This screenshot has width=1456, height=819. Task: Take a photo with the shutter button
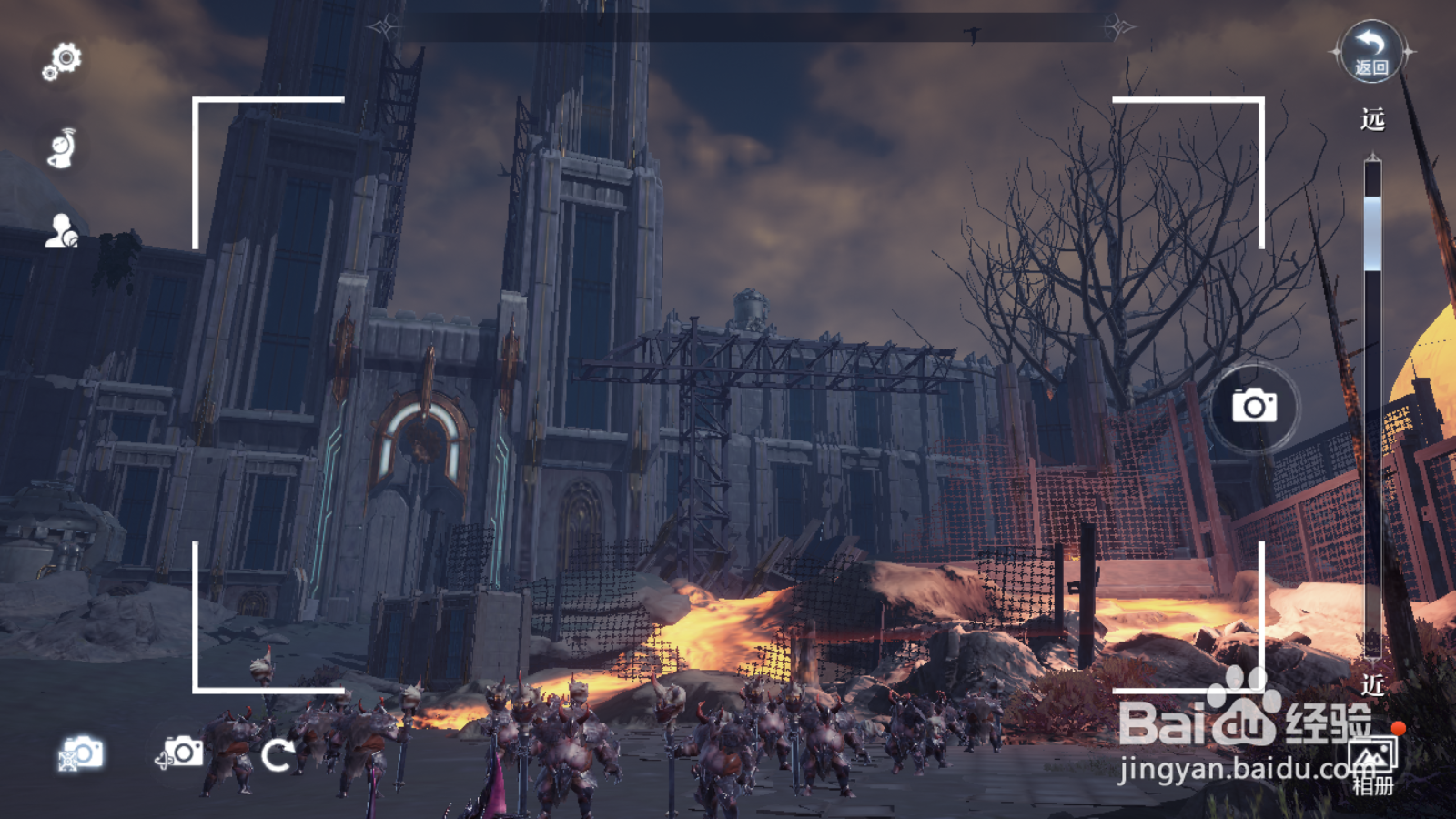pos(1254,406)
